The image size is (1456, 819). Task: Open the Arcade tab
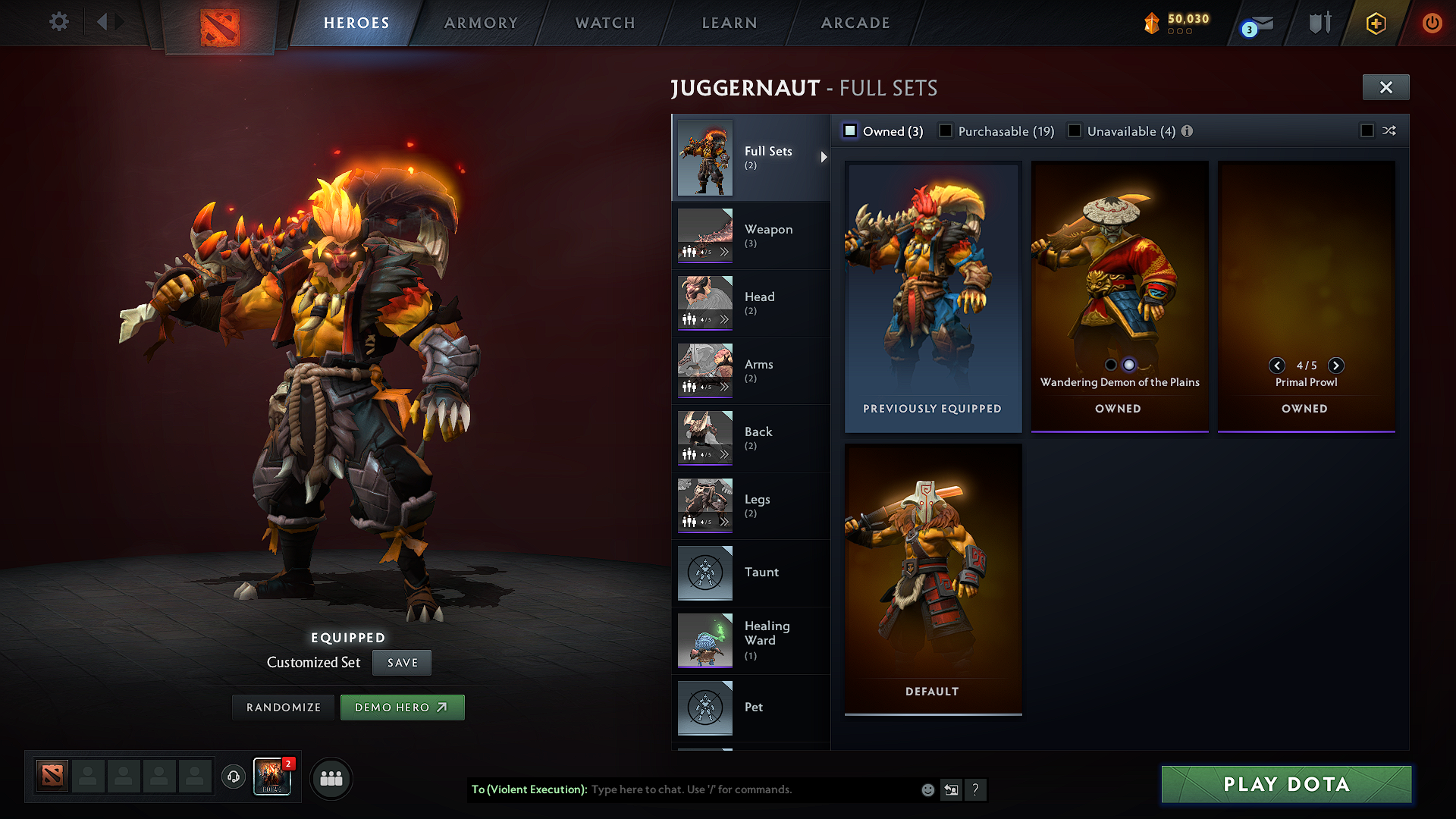[x=855, y=23]
